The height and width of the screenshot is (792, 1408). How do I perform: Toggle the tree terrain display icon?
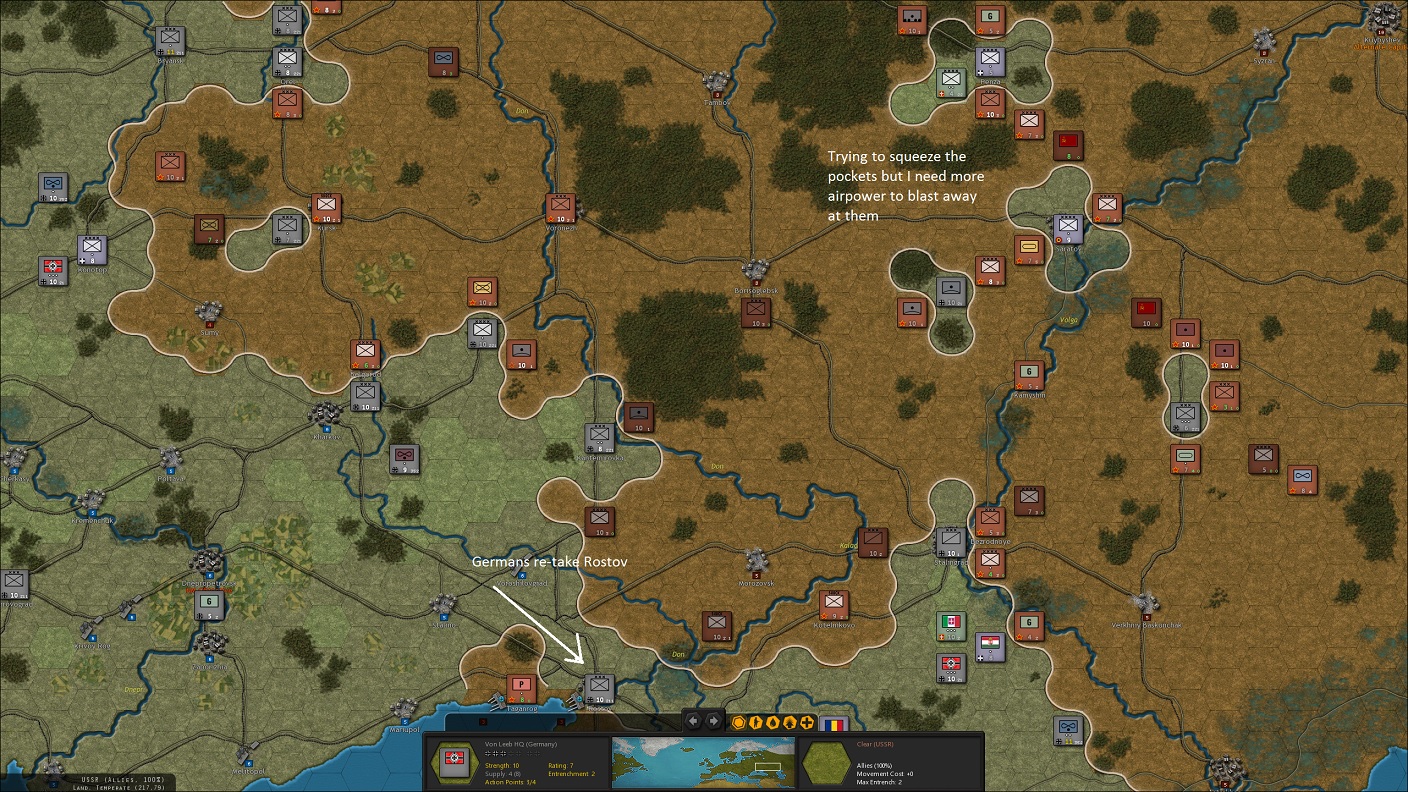791,722
